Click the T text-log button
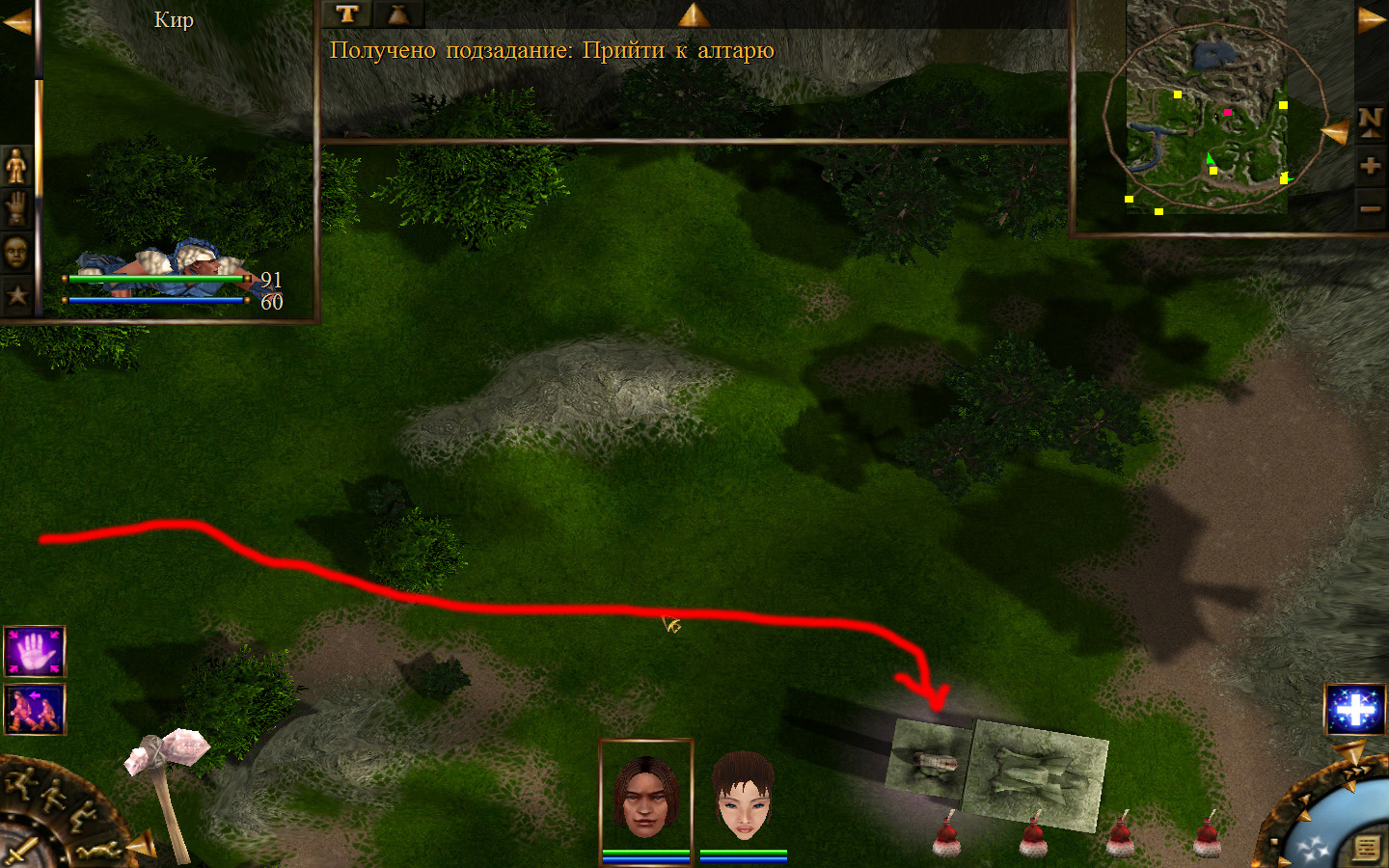 coord(347,14)
